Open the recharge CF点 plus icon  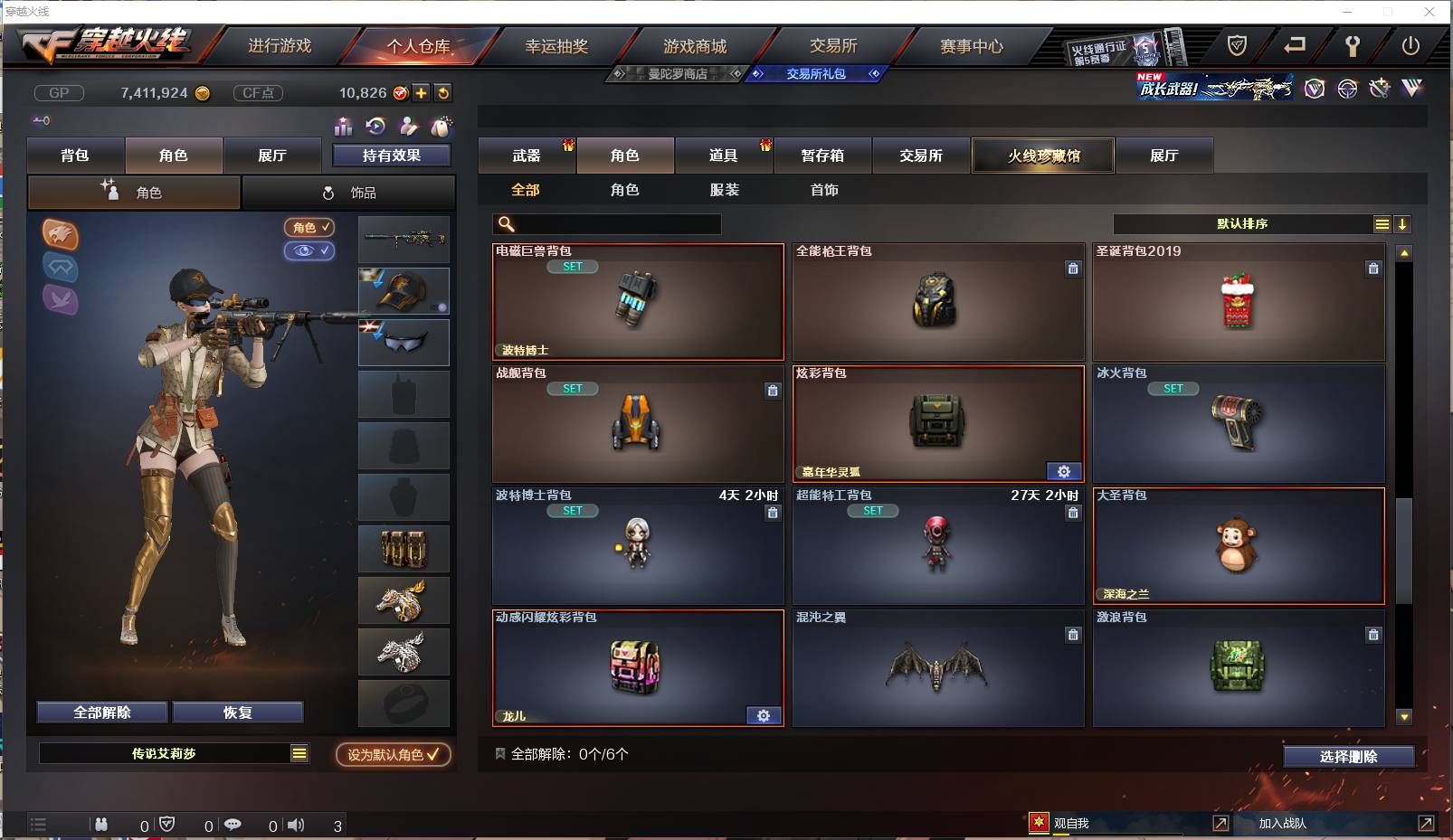[x=422, y=92]
